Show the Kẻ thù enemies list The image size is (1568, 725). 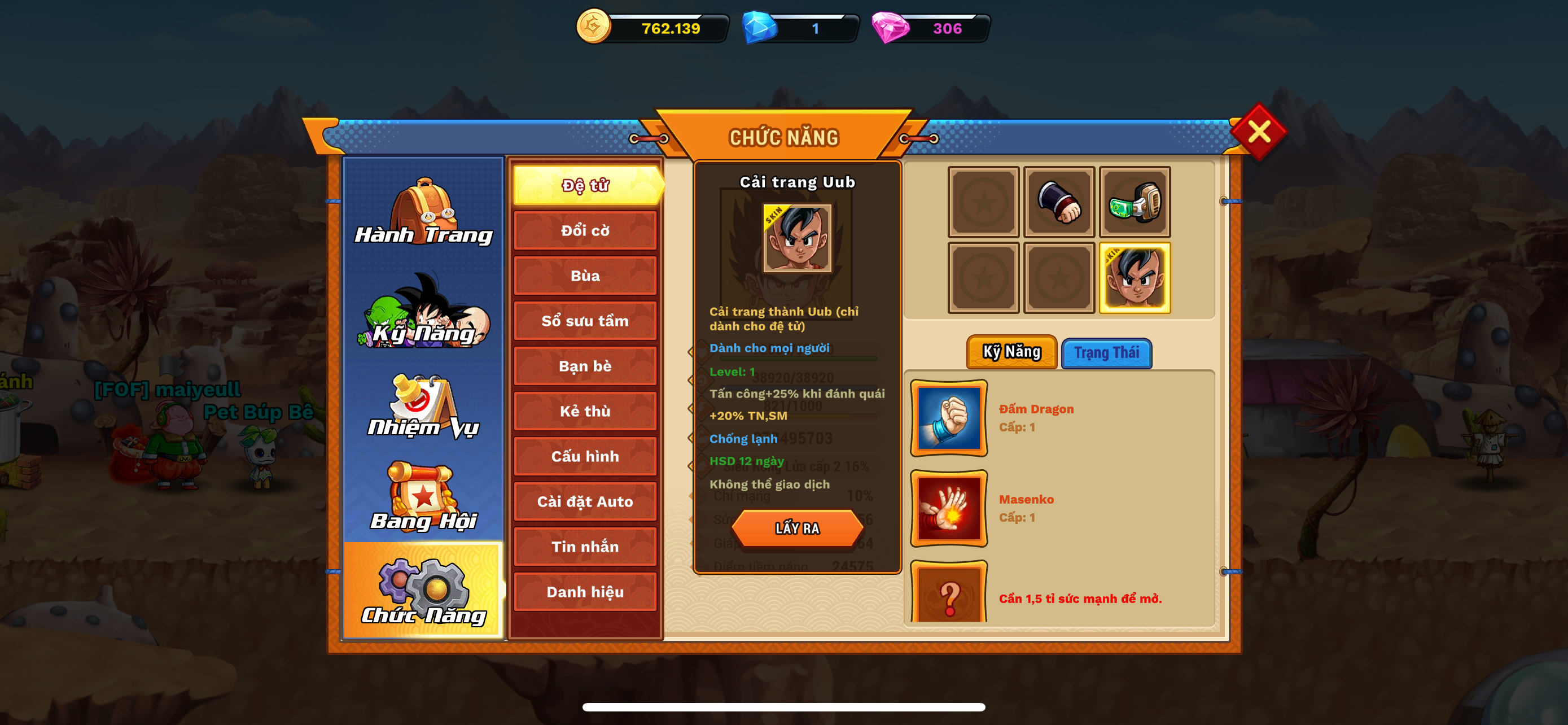(585, 412)
